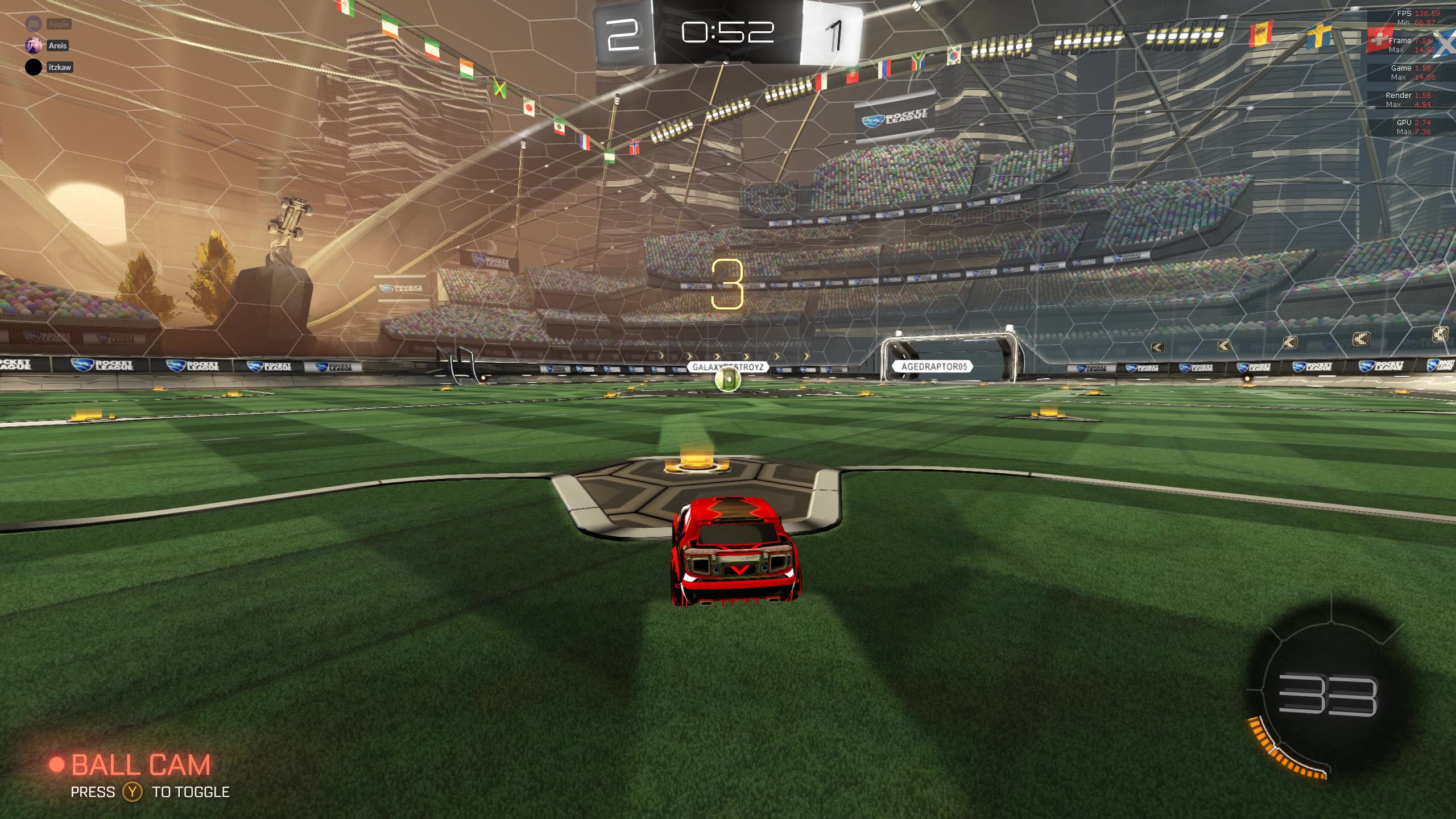Click Apple's Discord avatar in the overlay
The image size is (1456, 819).
[x=34, y=24]
